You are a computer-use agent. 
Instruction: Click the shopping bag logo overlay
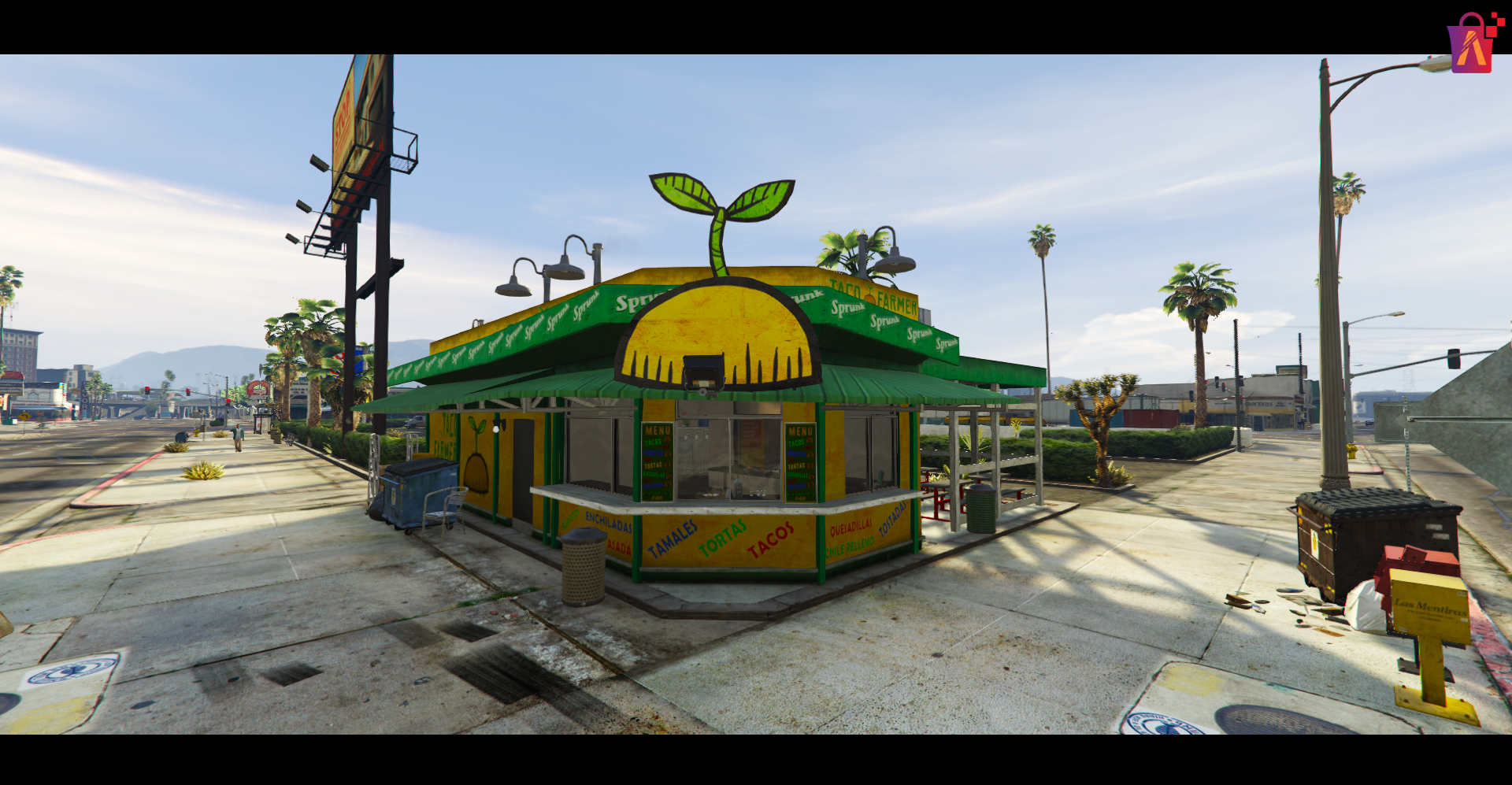1472,44
